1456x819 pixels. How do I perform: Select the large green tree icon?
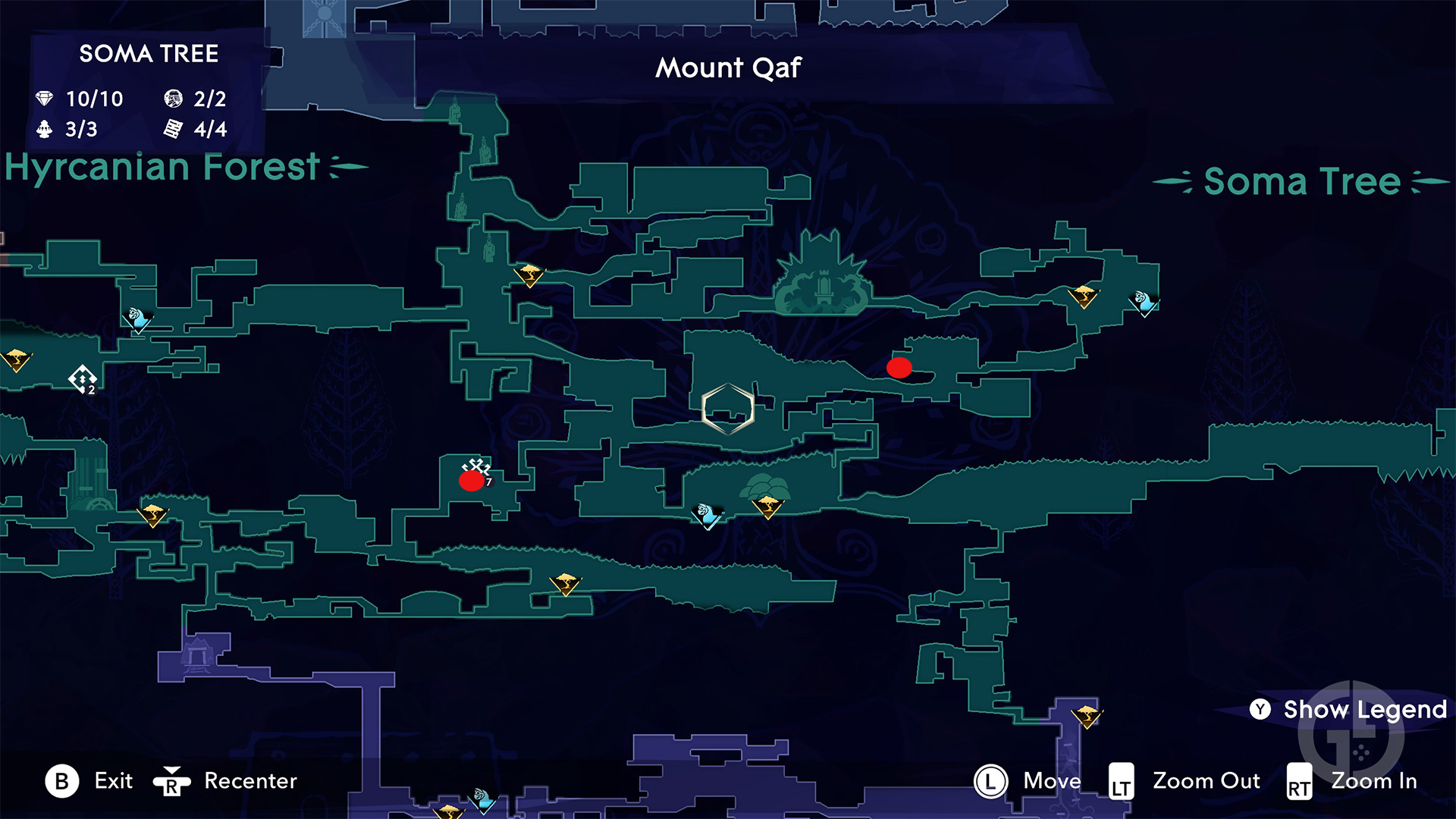(x=764, y=484)
